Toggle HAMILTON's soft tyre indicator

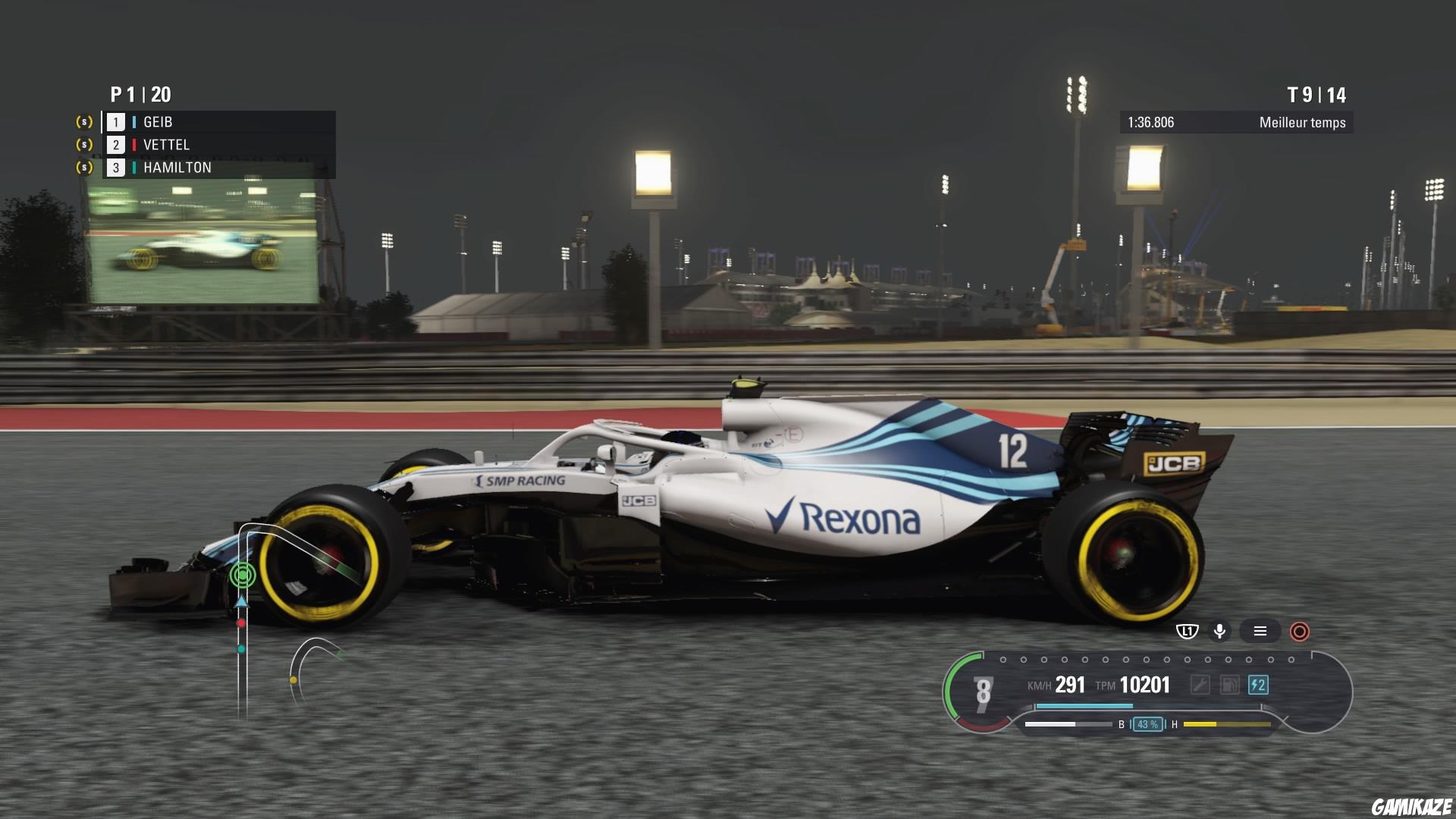(83, 167)
